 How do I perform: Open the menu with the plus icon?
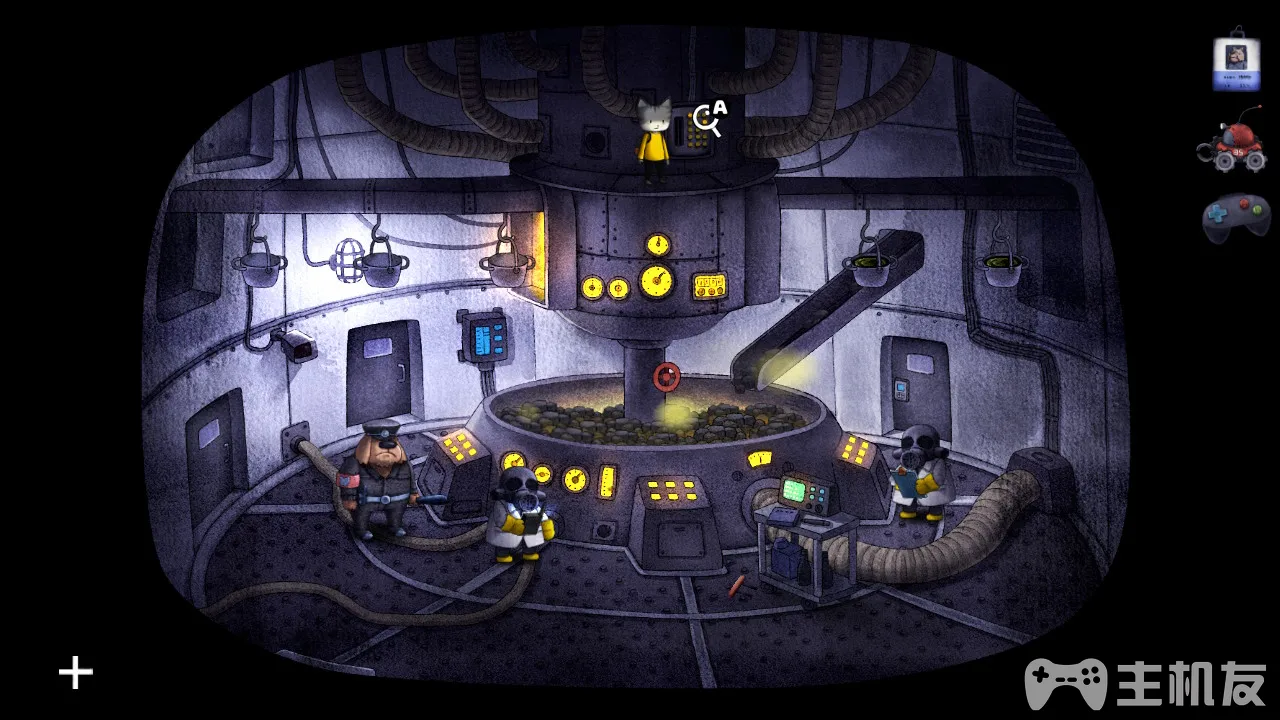(76, 673)
